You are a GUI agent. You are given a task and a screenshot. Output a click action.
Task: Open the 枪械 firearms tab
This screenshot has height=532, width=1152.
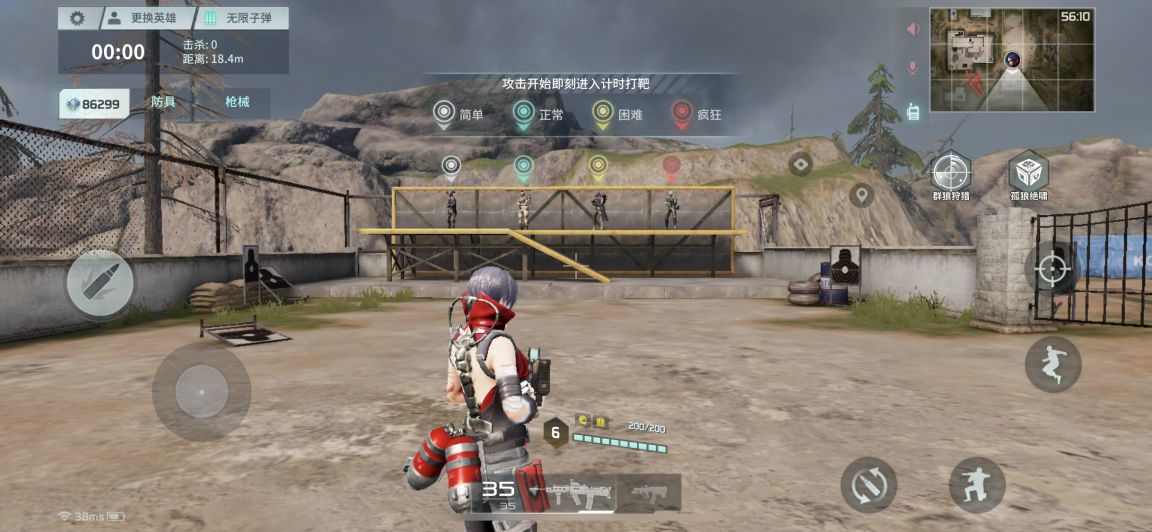[237, 103]
